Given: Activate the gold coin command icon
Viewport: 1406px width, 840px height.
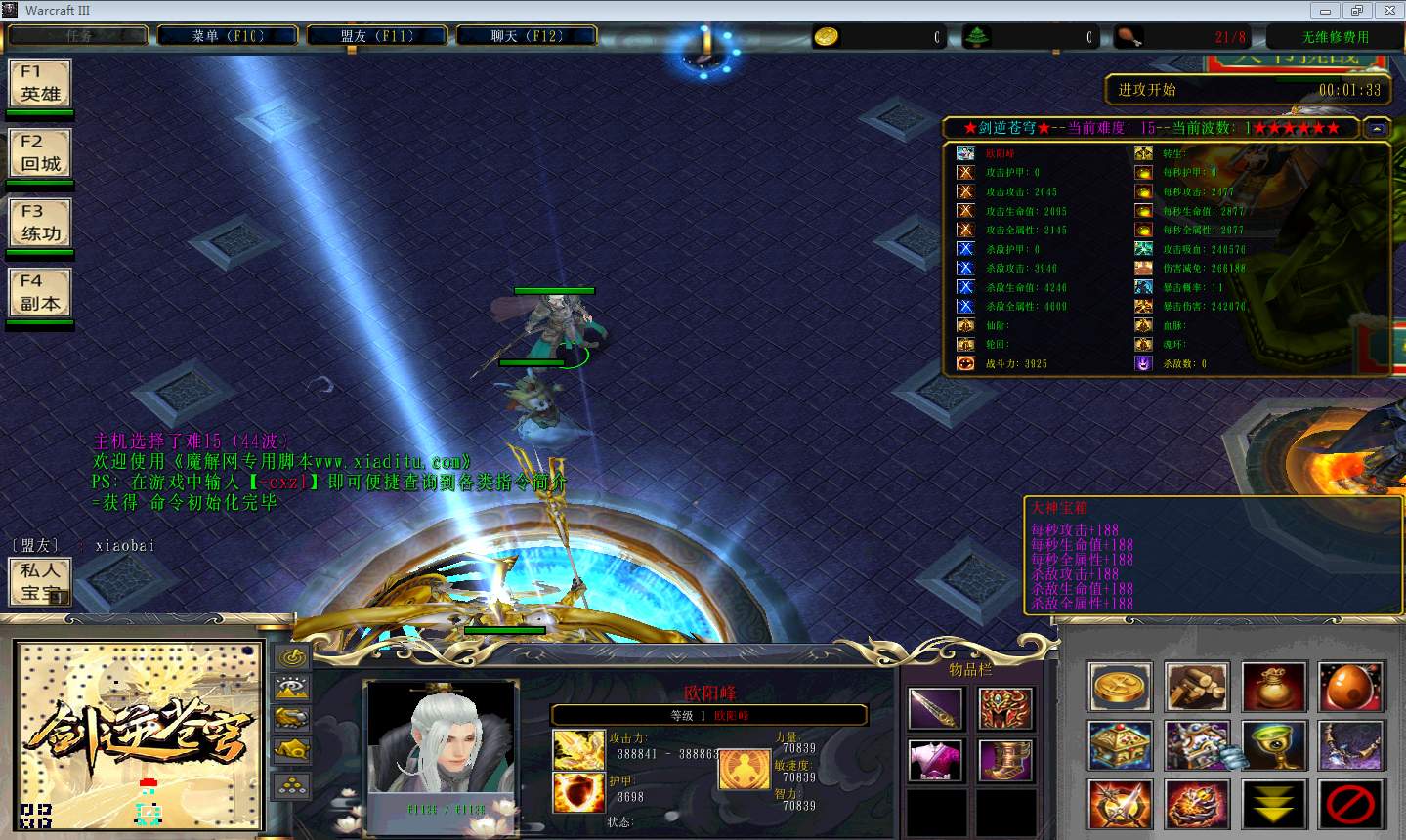Looking at the screenshot, I should [1120, 686].
